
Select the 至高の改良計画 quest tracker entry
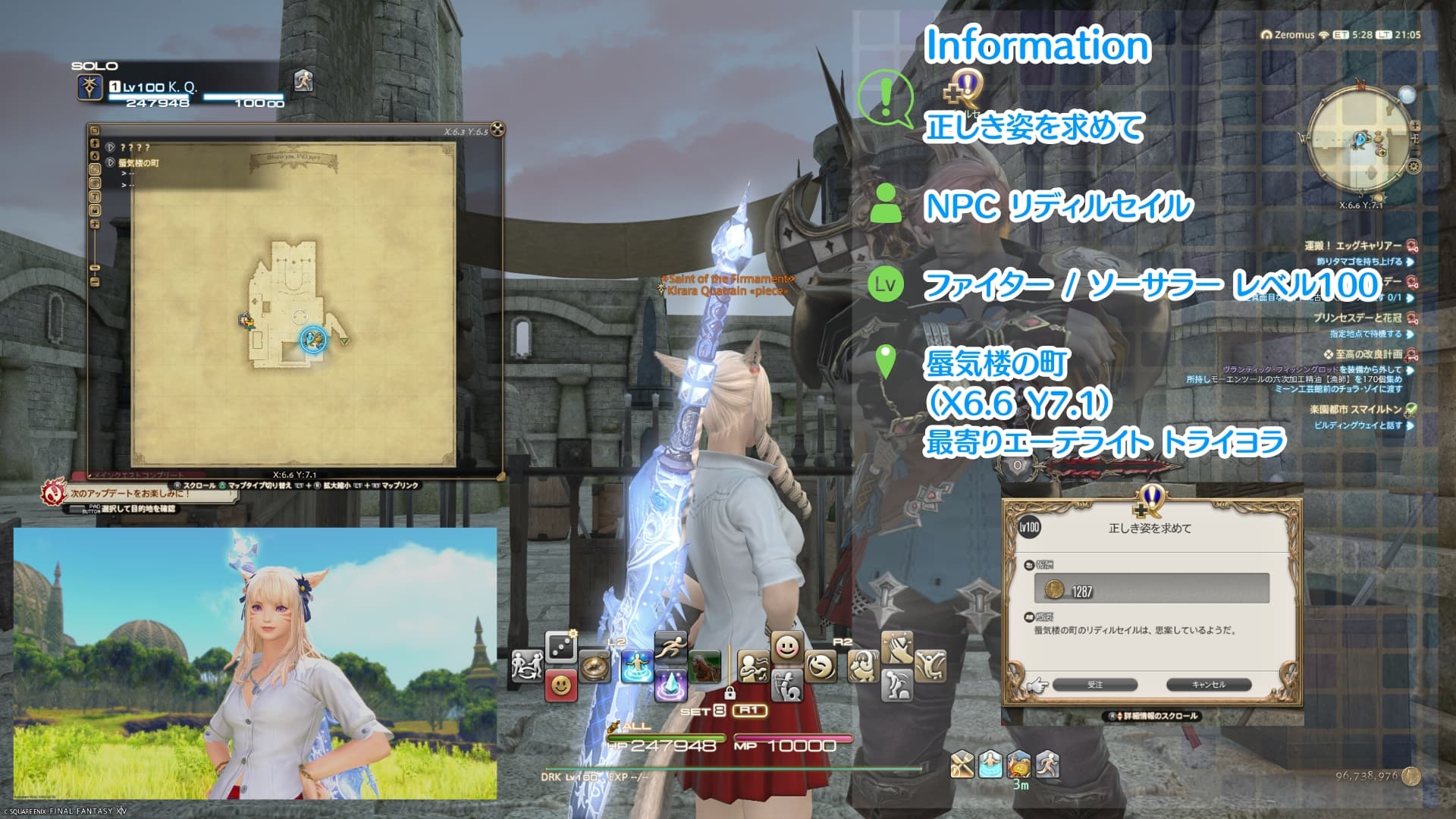[x=1368, y=354]
